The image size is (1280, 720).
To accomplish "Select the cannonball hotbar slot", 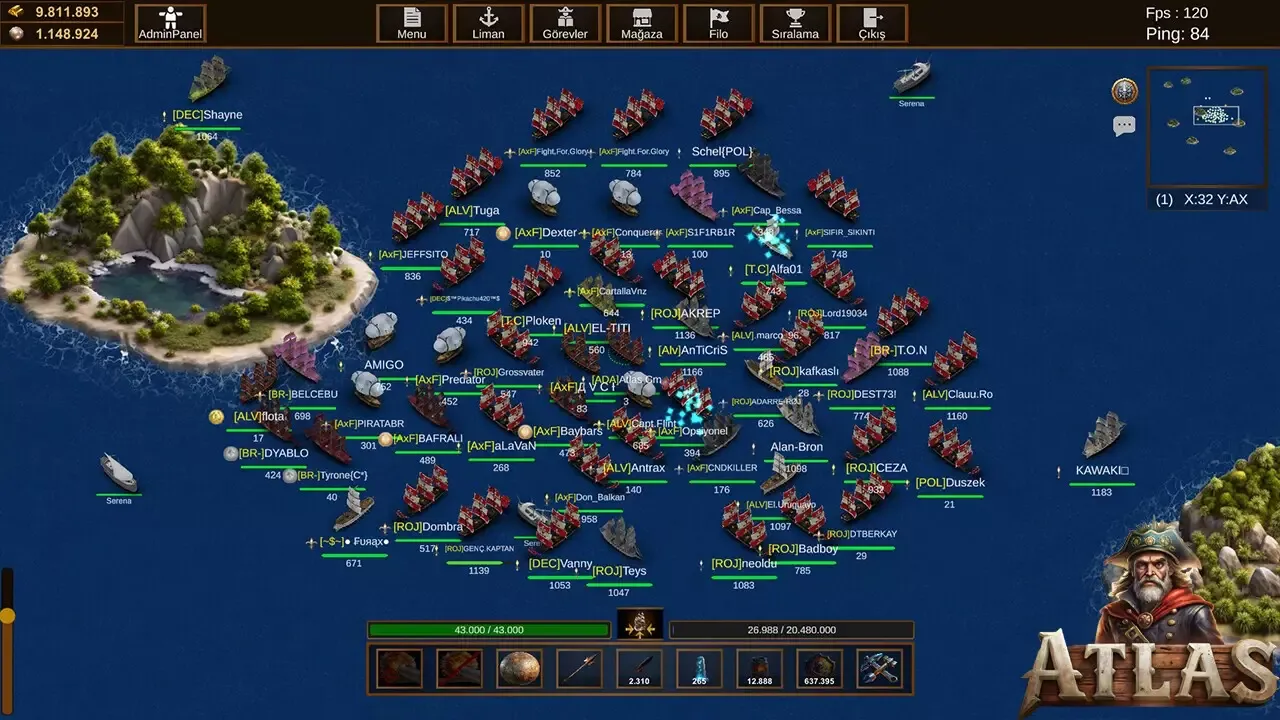I will 519,668.
